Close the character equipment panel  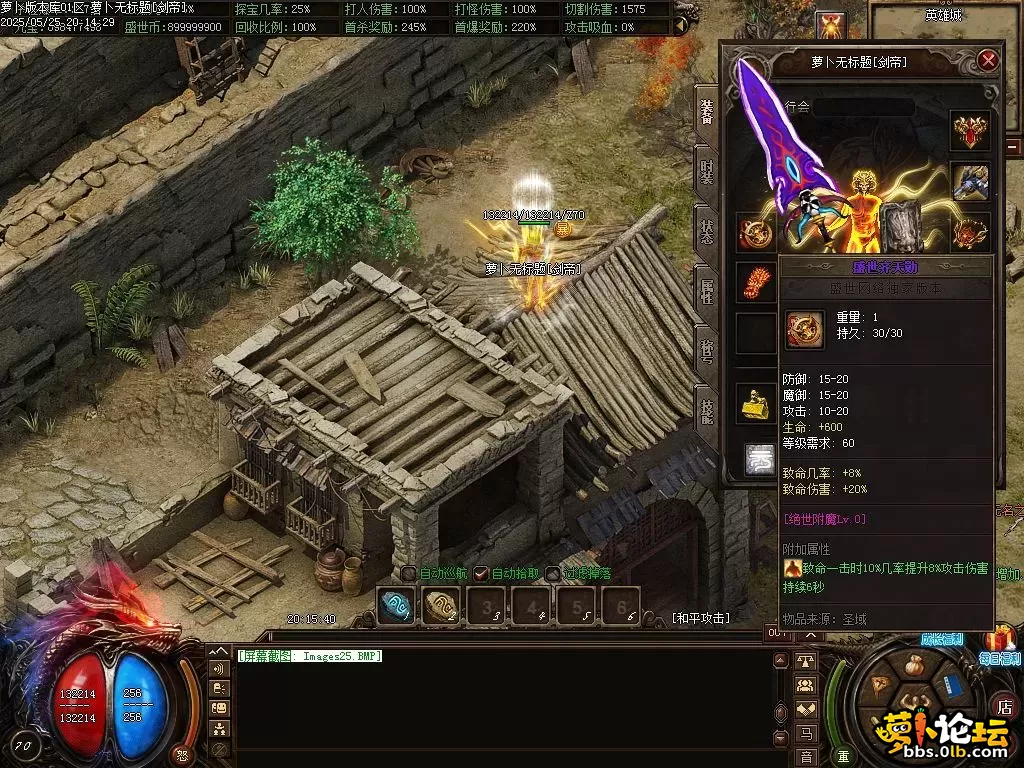coord(988,61)
